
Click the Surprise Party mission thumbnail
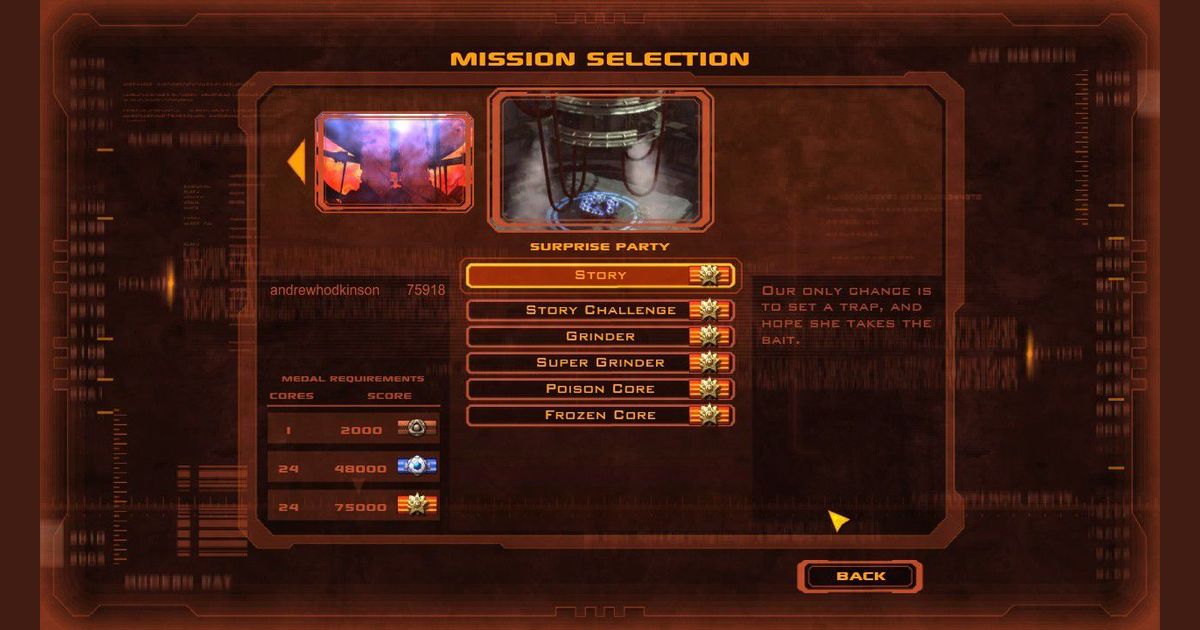click(x=600, y=160)
